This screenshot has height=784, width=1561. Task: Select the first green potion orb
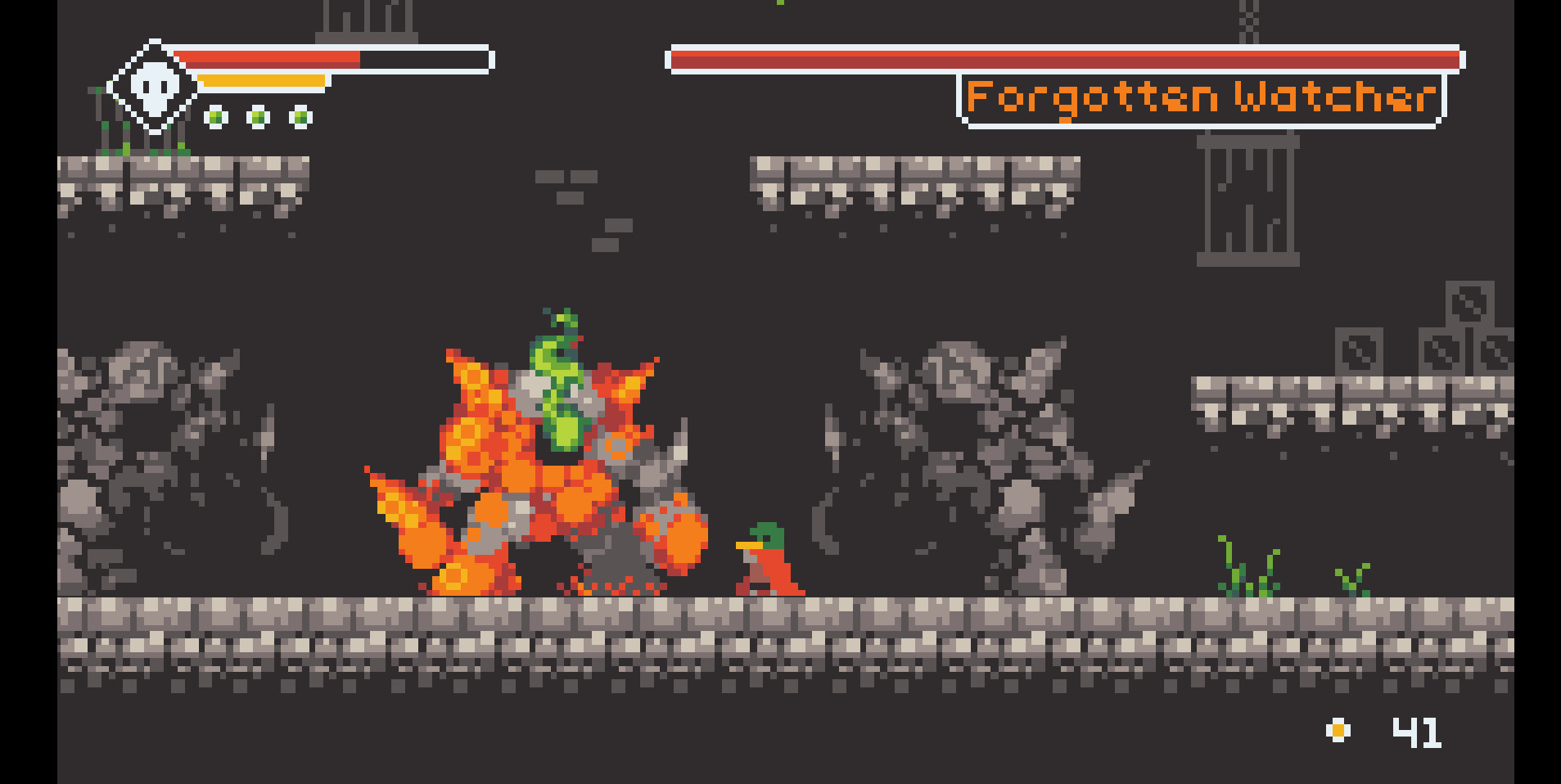215,116
